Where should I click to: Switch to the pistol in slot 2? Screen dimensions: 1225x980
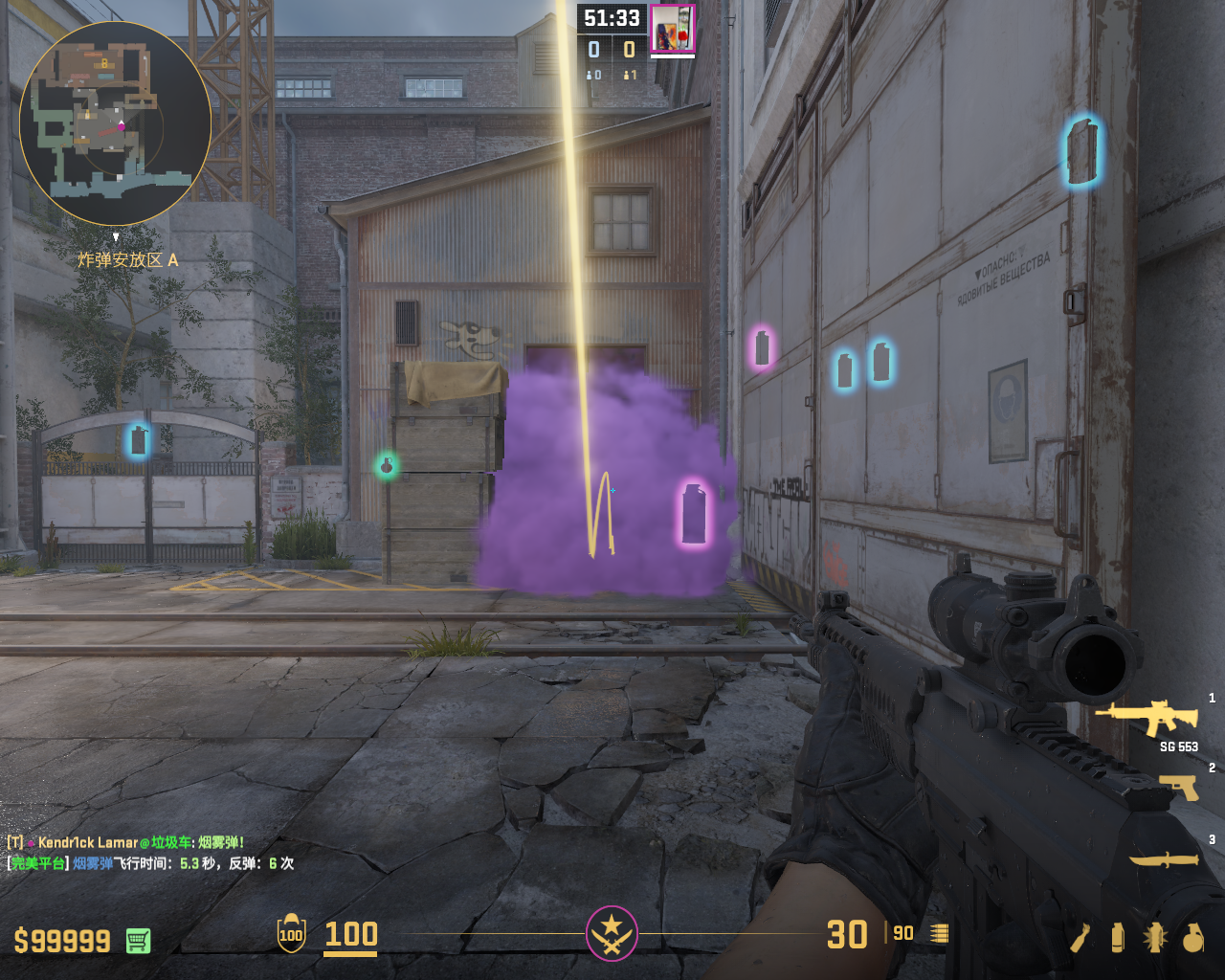[1179, 787]
